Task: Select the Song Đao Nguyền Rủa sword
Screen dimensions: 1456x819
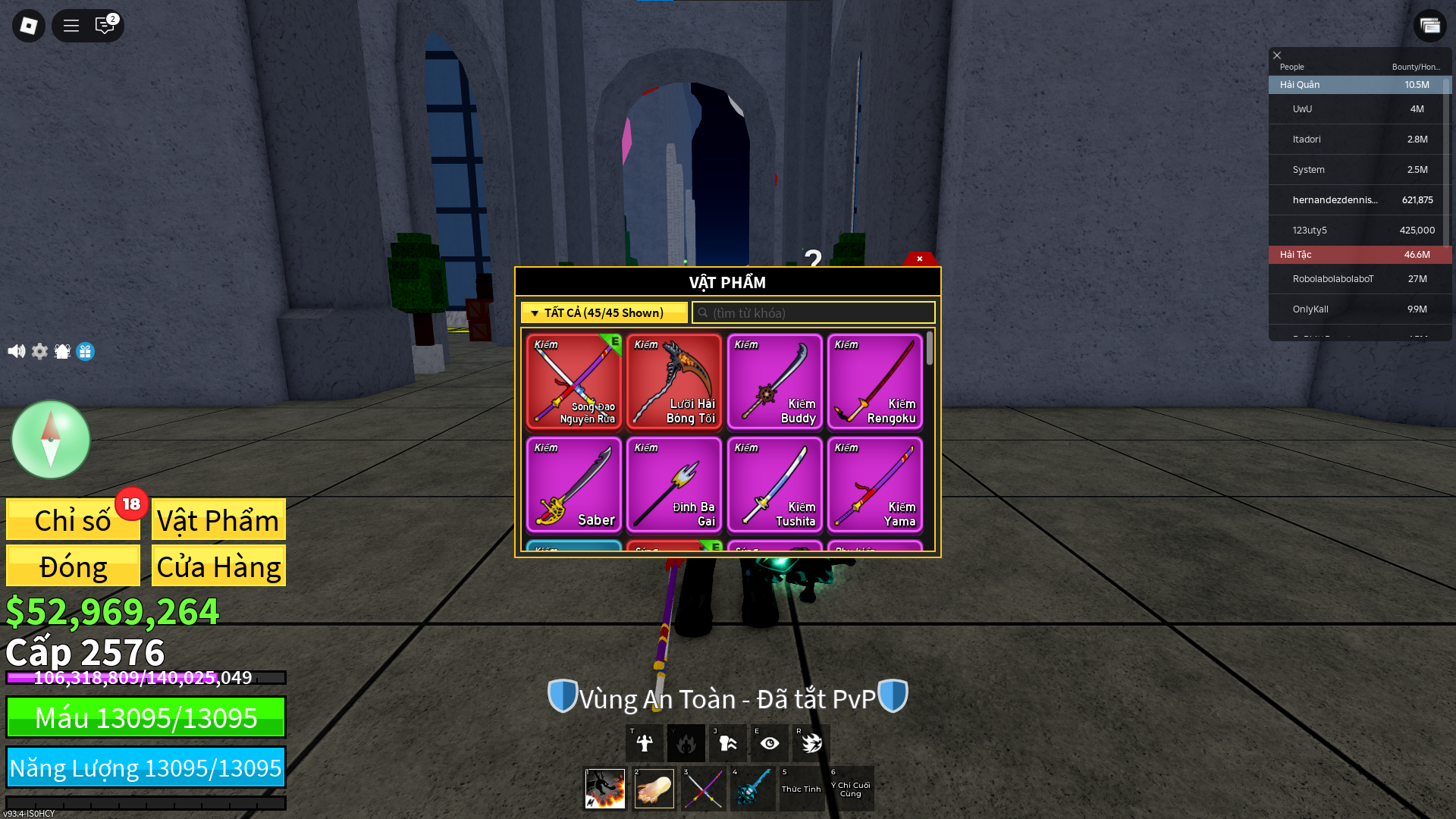Action: [x=574, y=381]
